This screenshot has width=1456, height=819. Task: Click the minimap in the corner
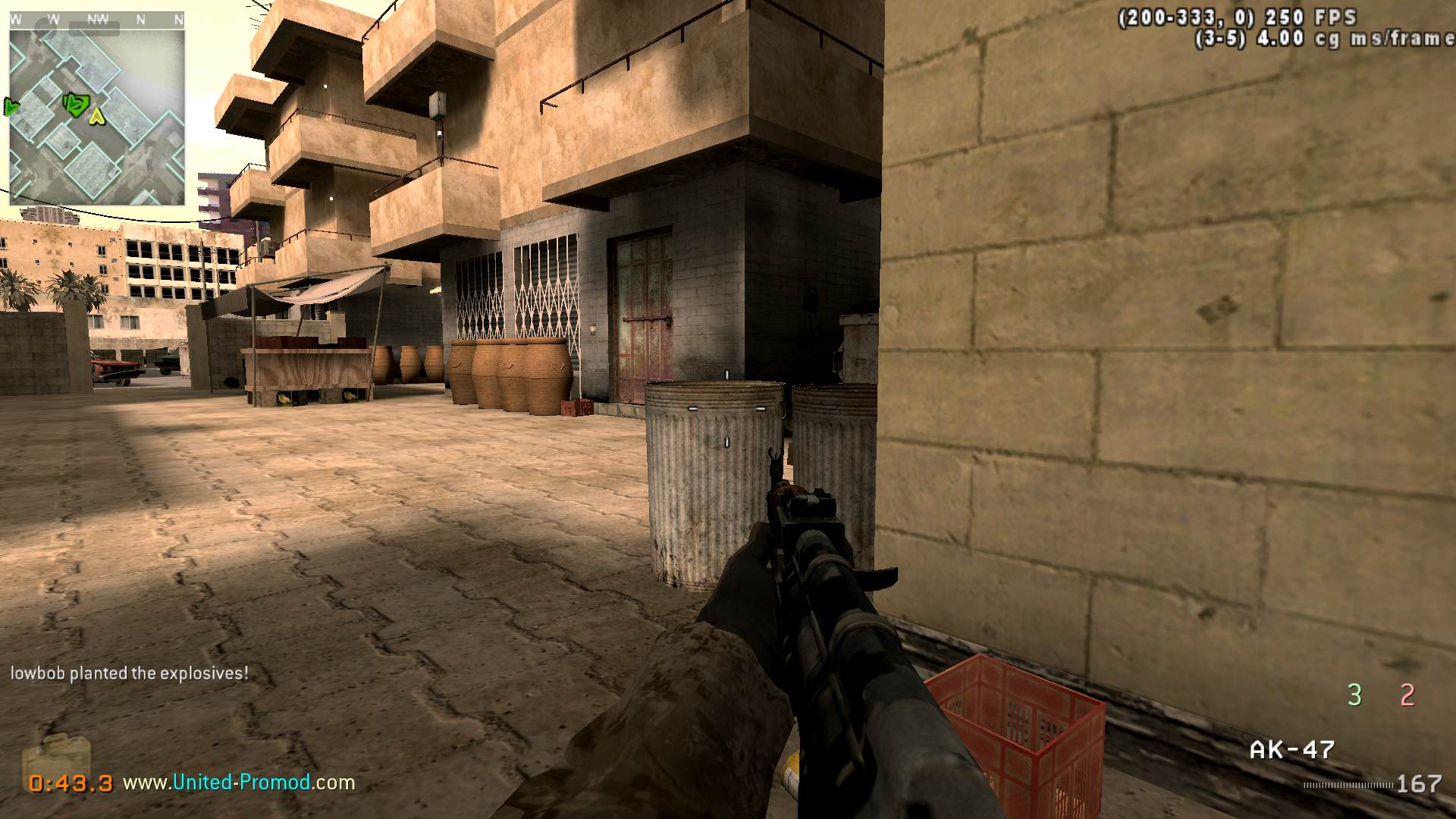point(97,118)
